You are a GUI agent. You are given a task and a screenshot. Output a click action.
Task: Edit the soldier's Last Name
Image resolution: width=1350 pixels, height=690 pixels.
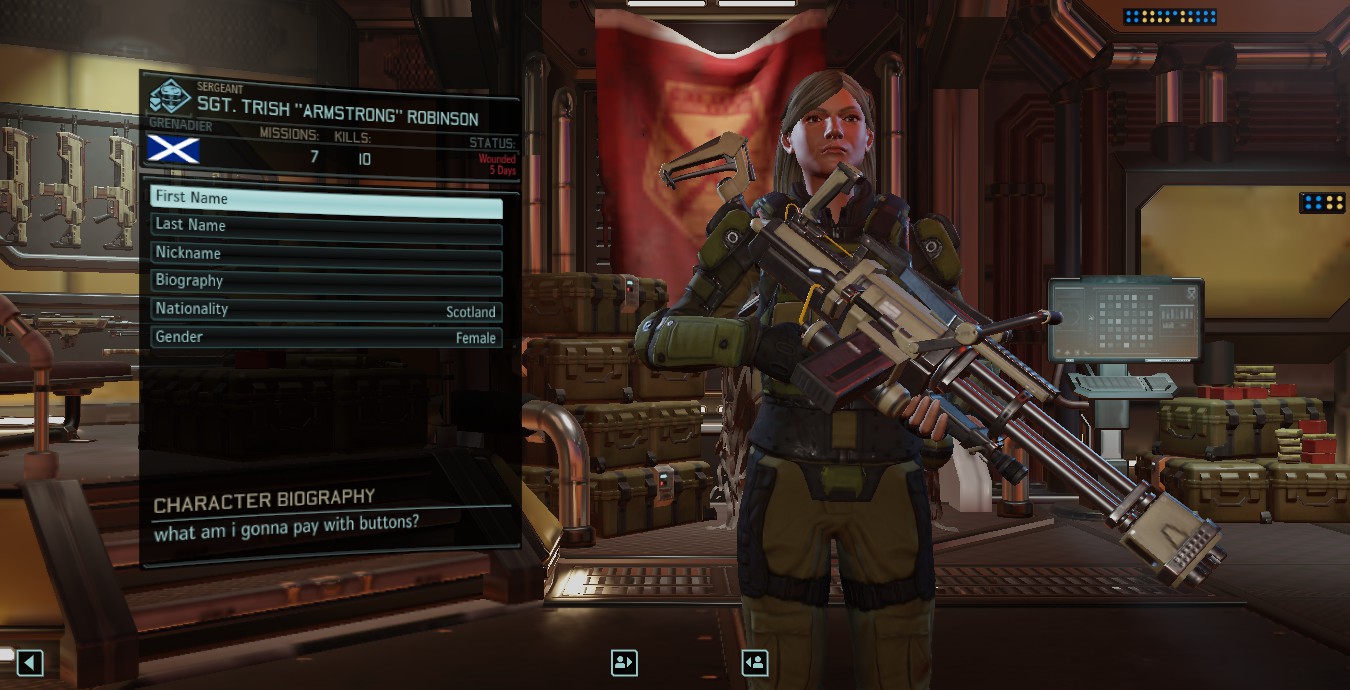pos(326,226)
